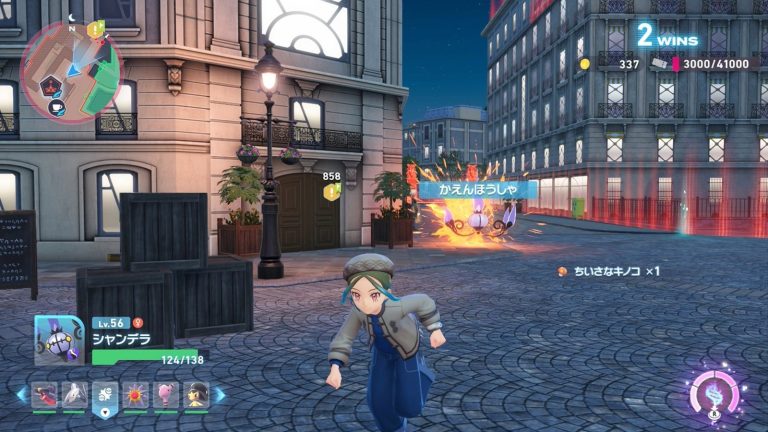Activate the Mega Evolution gauge icon
This screenshot has width=768, height=432.
[717, 394]
